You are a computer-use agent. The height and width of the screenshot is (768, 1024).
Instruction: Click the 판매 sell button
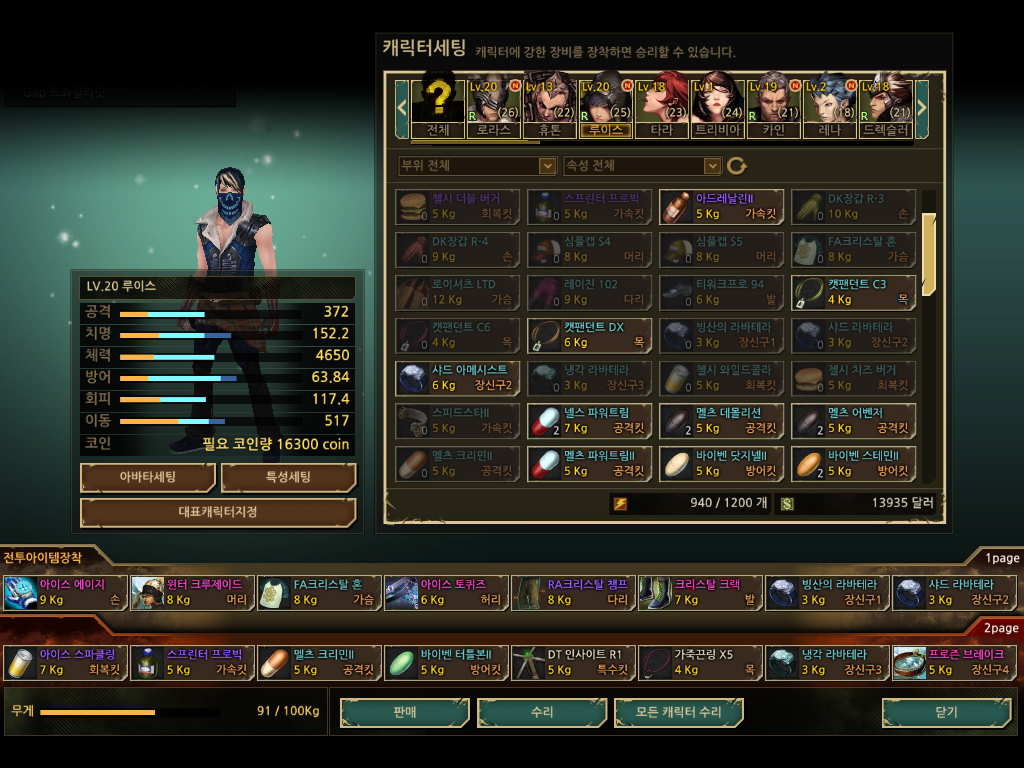click(404, 712)
